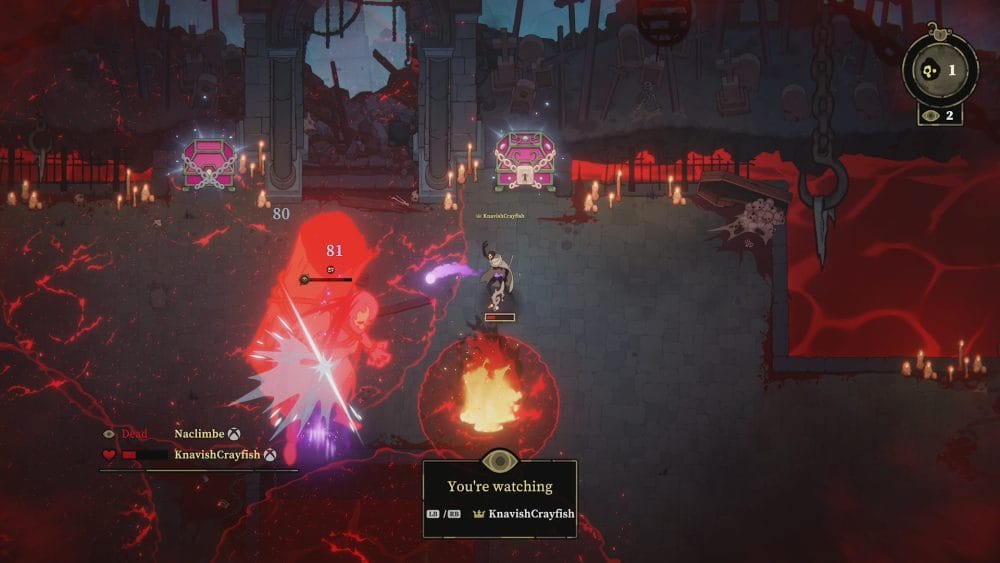Select KnavishCrayfish in the player list
Image resolution: width=1000 pixels, height=563 pixels.
(x=218, y=454)
